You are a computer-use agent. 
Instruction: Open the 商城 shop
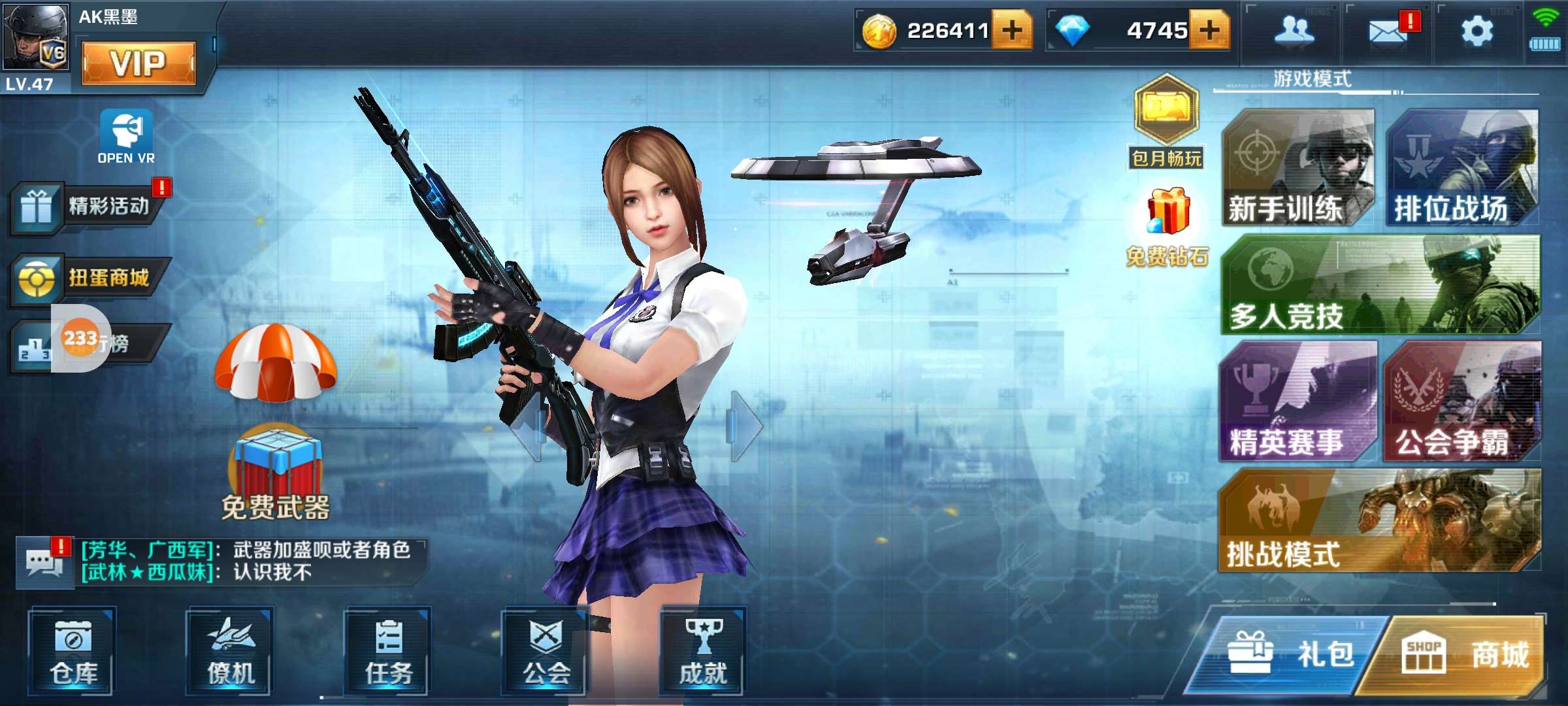click(1463, 654)
